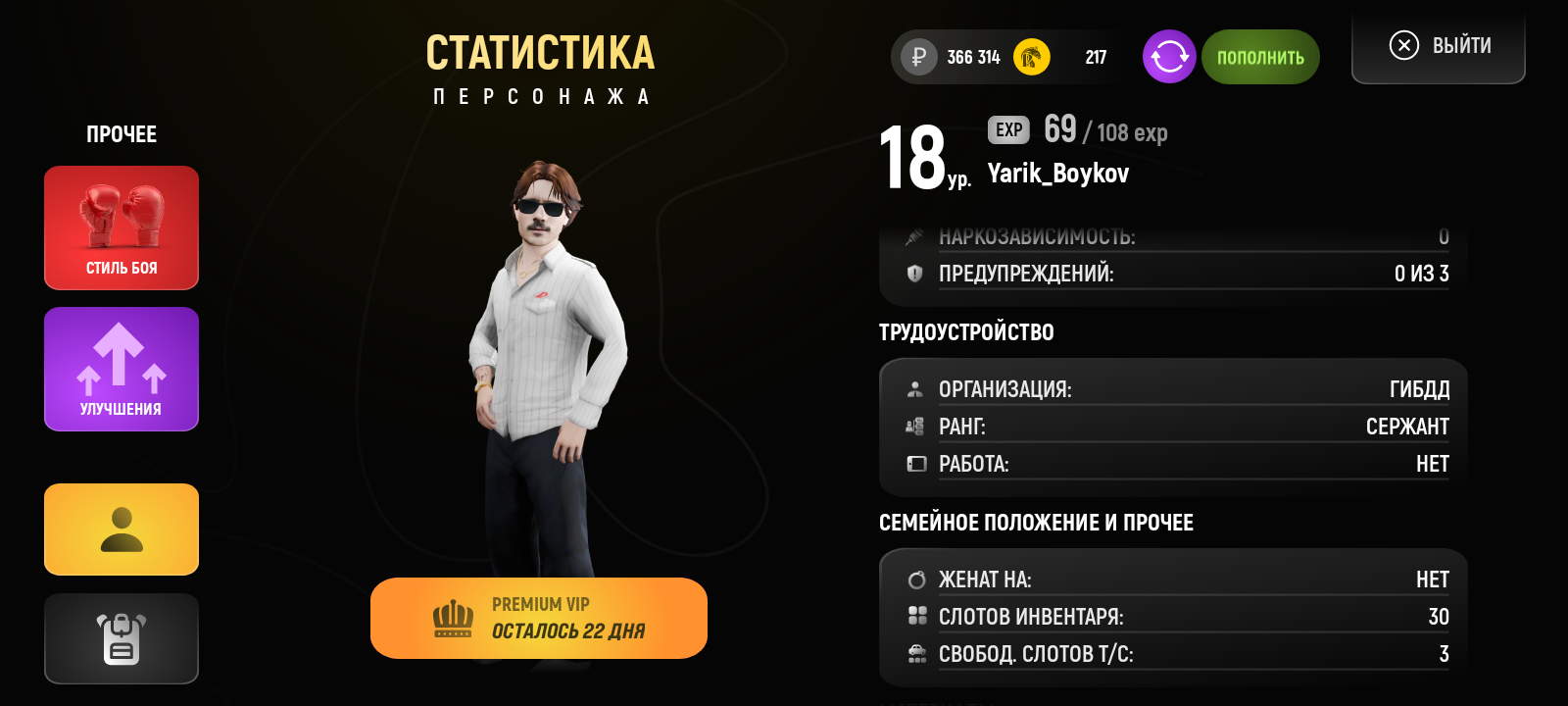The height and width of the screenshot is (706, 1568).
Task: Click the purple currency exchange arrows icon
Action: pyautogui.click(x=1168, y=57)
